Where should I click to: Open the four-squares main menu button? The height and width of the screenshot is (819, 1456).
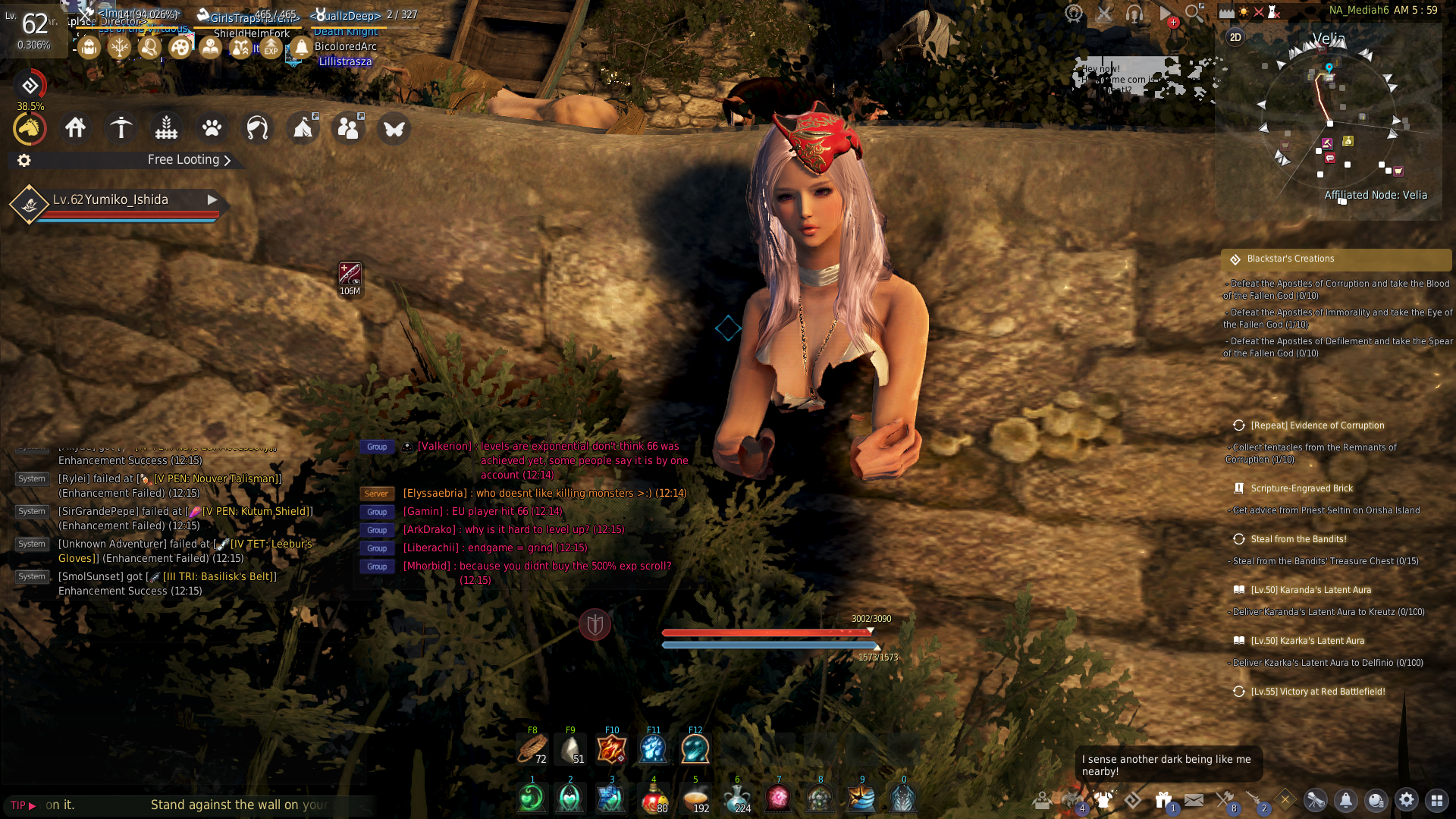pyautogui.click(x=1436, y=800)
